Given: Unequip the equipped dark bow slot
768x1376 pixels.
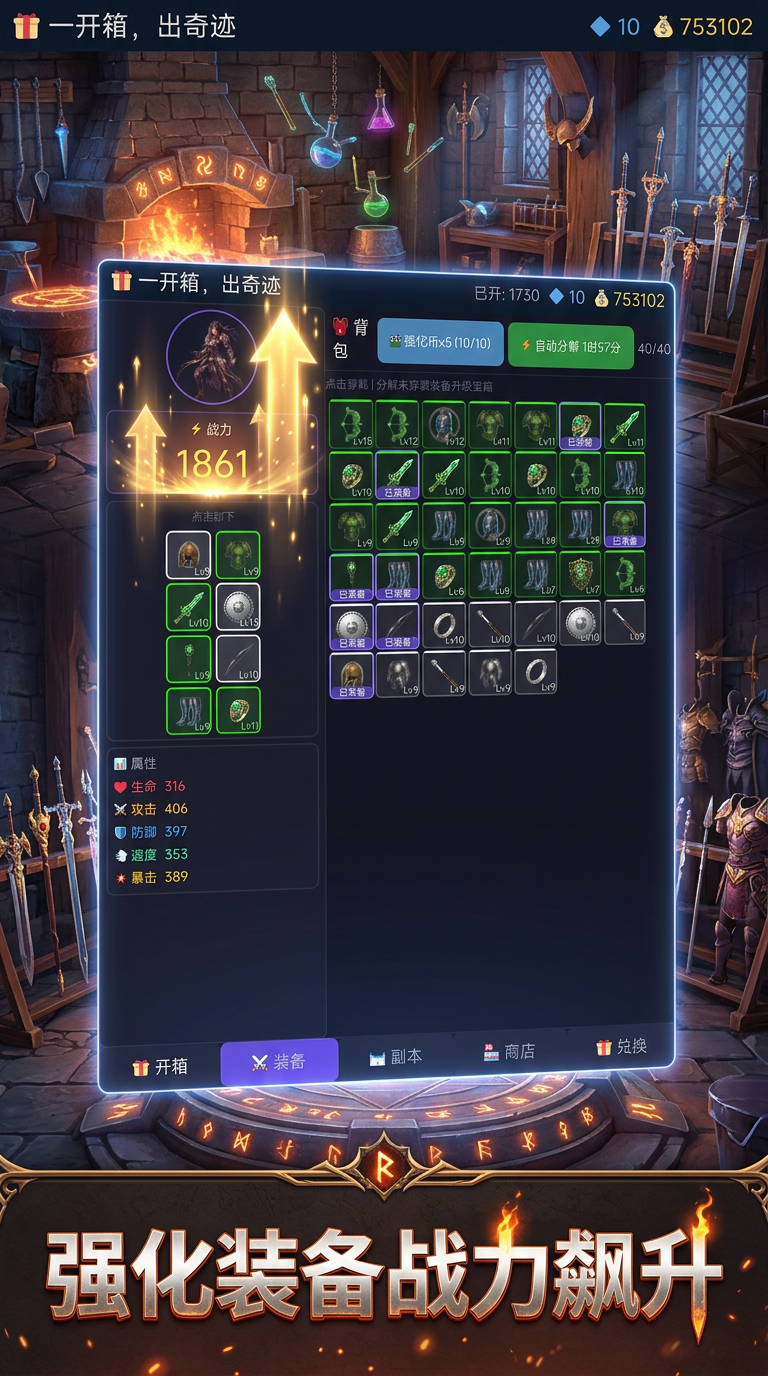Looking at the screenshot, I should tap(238, 659).
